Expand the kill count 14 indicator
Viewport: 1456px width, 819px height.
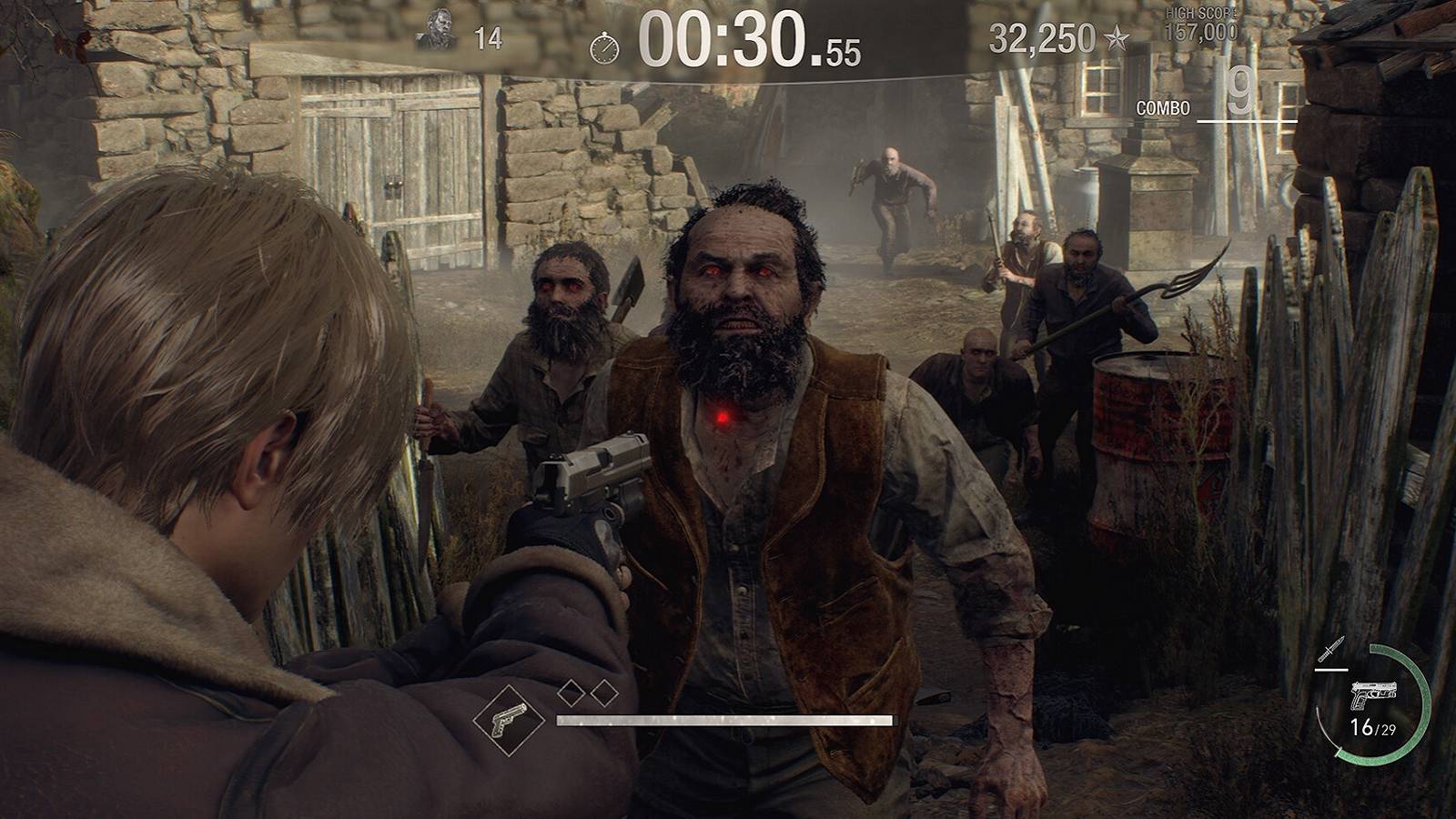(487, 35)
